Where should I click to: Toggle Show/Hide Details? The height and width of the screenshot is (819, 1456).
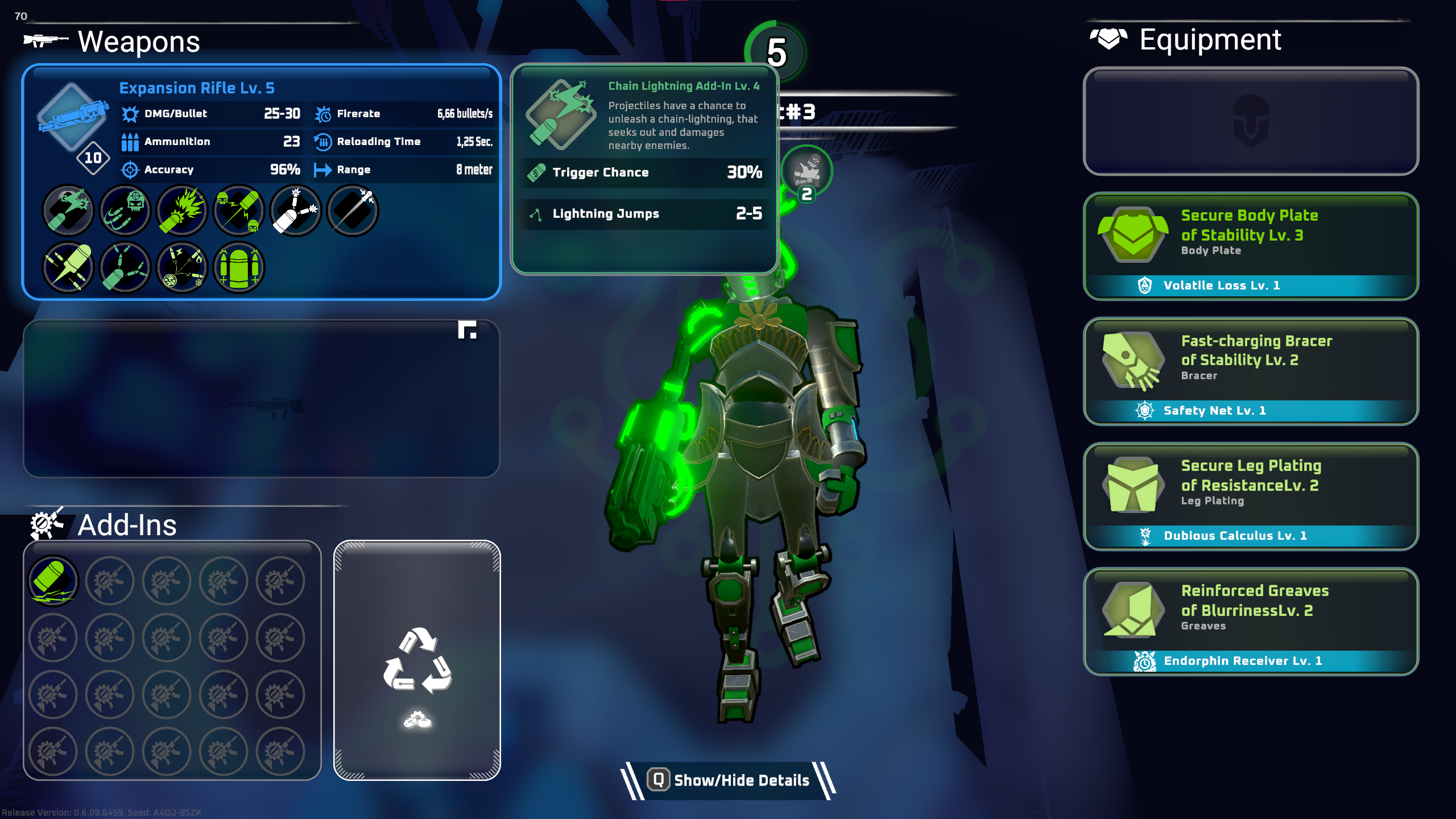coord(729,780)
